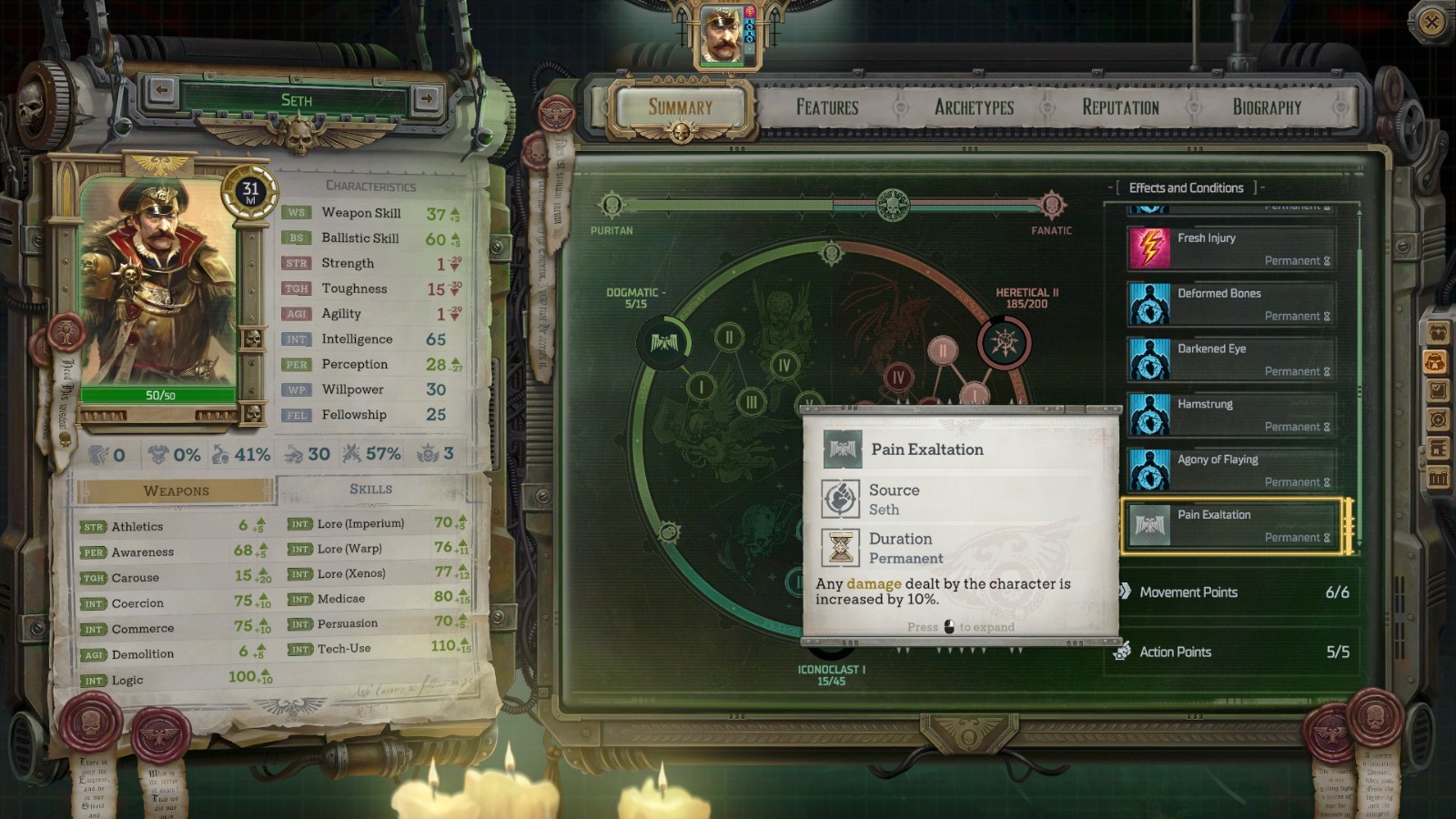The image size is (1456, 819).
Task: Click the armor deflection percentage icon
Action: [157, 454]
